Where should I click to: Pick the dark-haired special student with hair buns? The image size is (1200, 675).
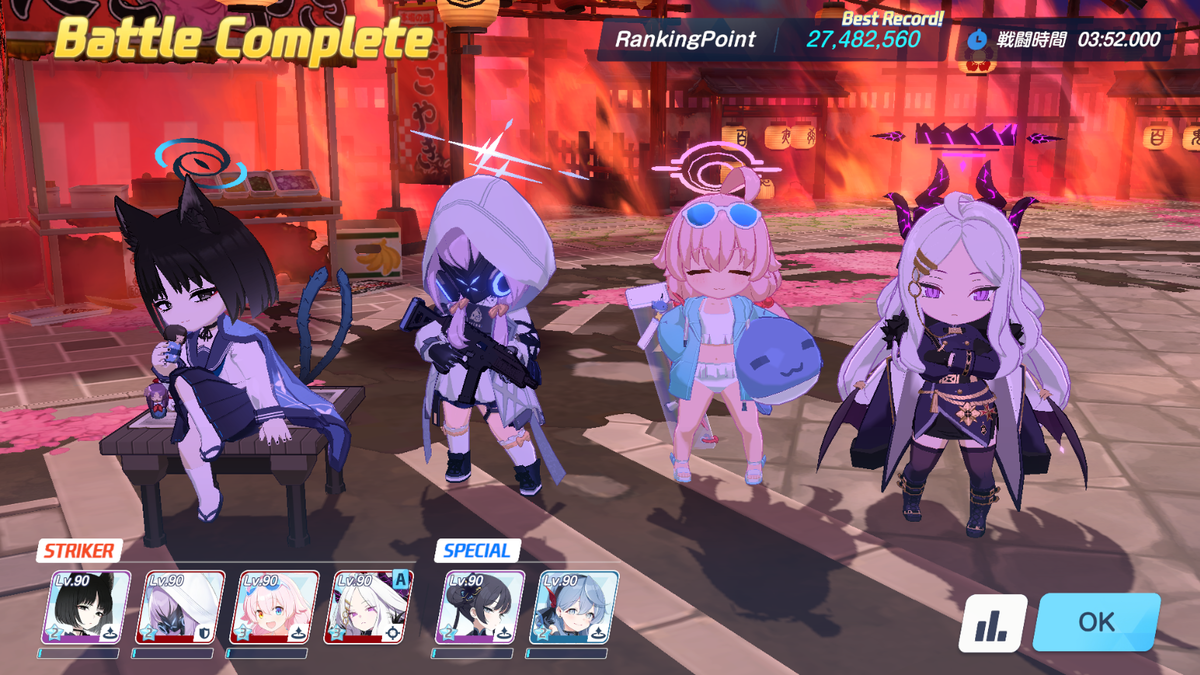[x=482, y=607]
